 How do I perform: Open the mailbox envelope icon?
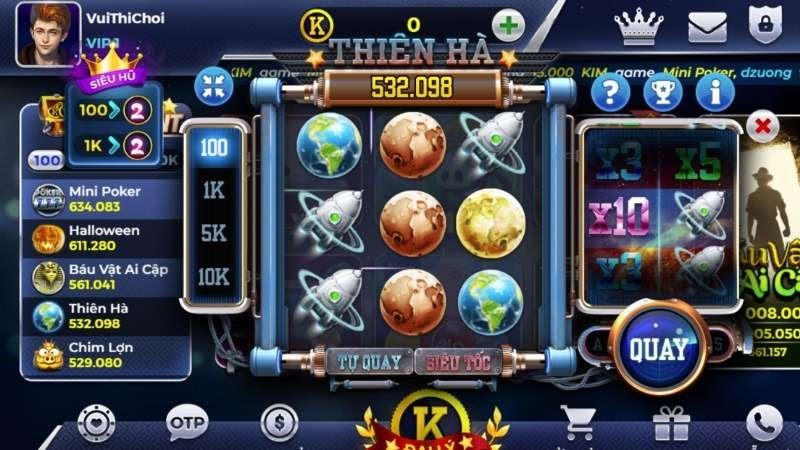[707, 26]
